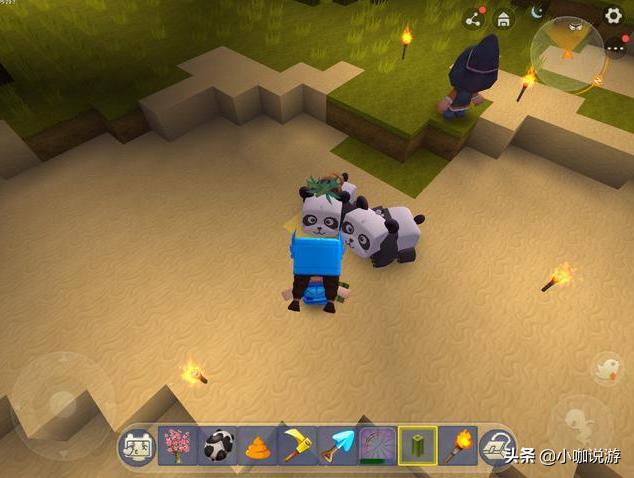
Task: Tap the chicken-shaped action button
Action: click(607, 368)
